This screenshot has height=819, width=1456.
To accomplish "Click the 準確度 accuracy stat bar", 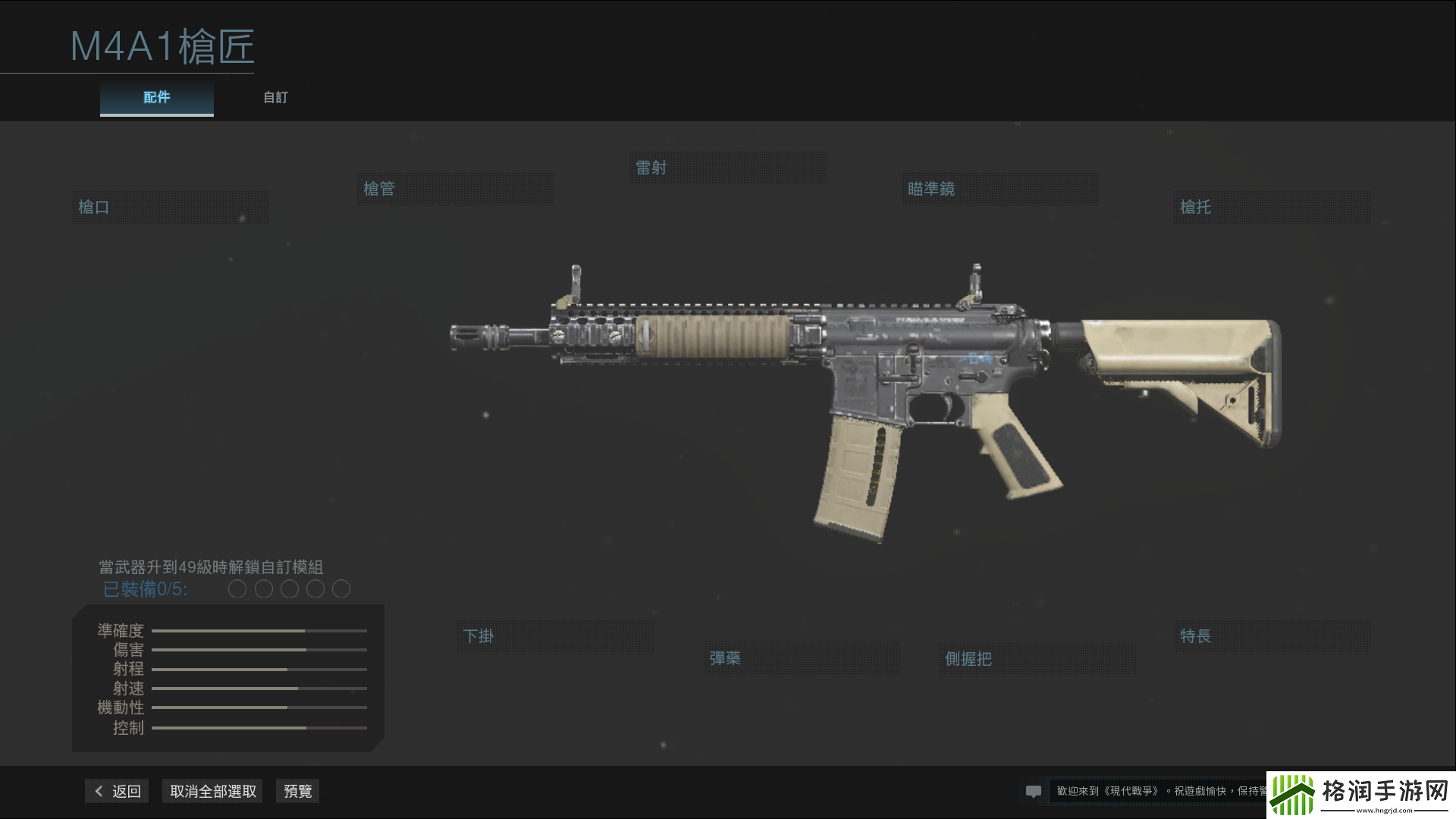I will pos(259,630).
